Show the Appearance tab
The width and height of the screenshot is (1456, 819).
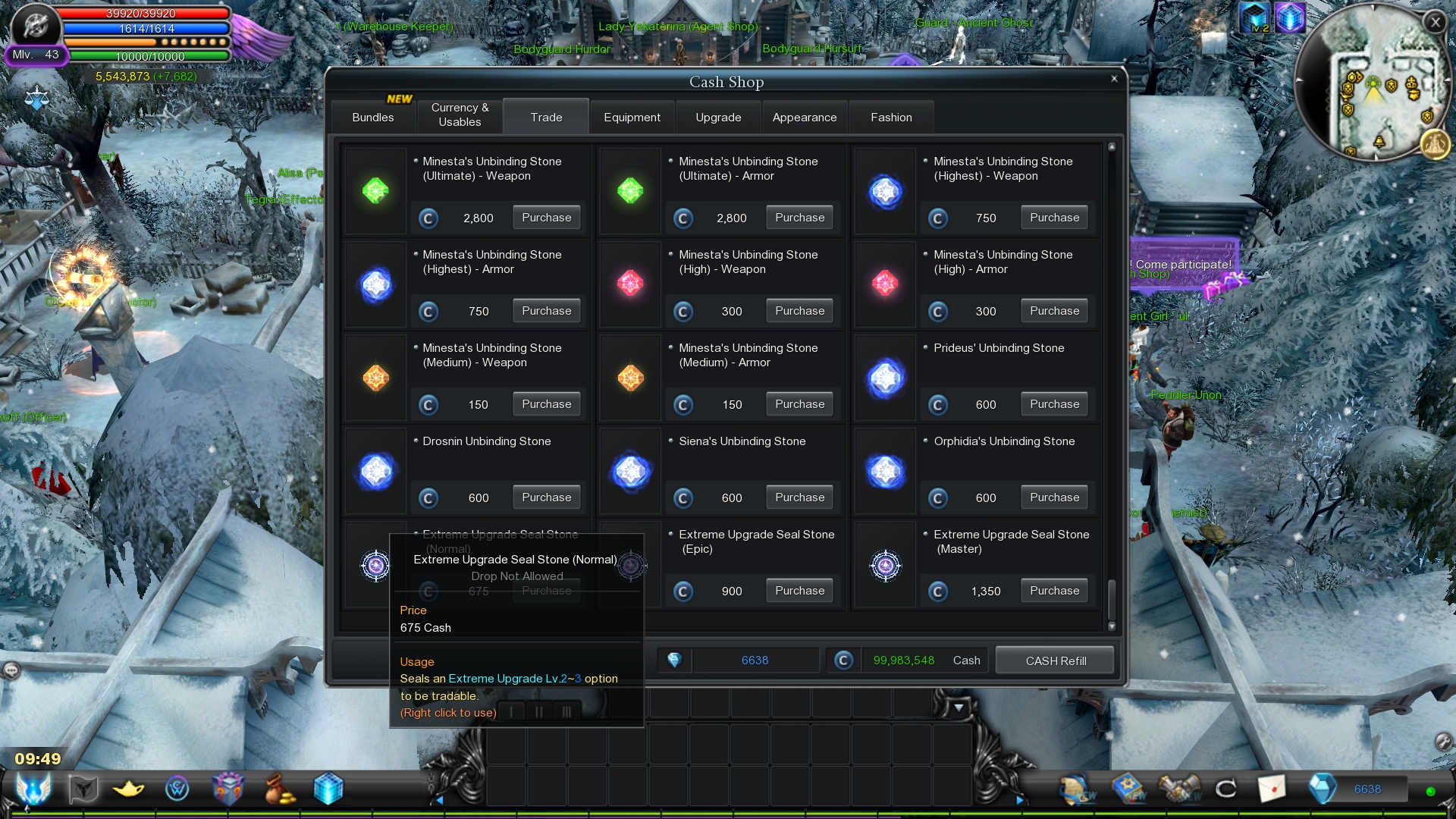804,118
